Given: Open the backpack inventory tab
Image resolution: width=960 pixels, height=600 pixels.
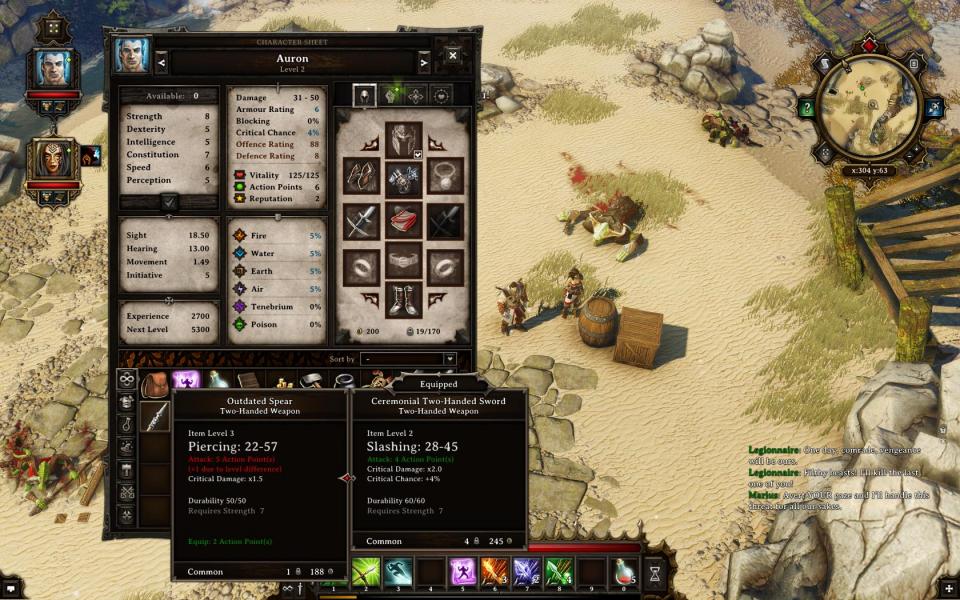Looking at the screenshot, I should coord(153,384).
